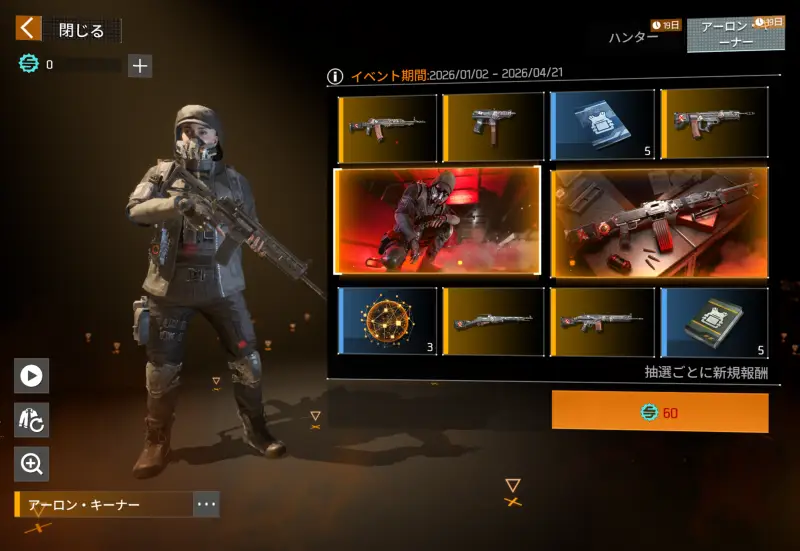Zoom in with the magnifier button

(31, 463)
